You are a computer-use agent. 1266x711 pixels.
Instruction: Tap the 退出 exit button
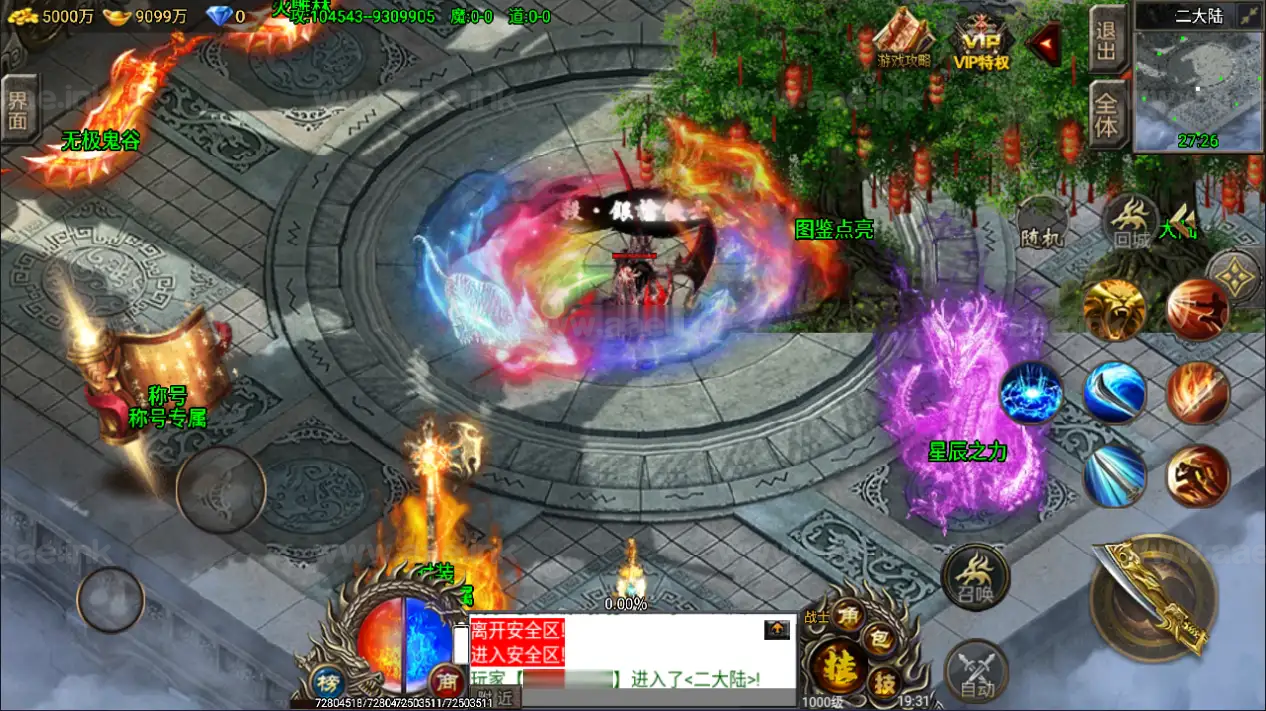[1106, 41]
